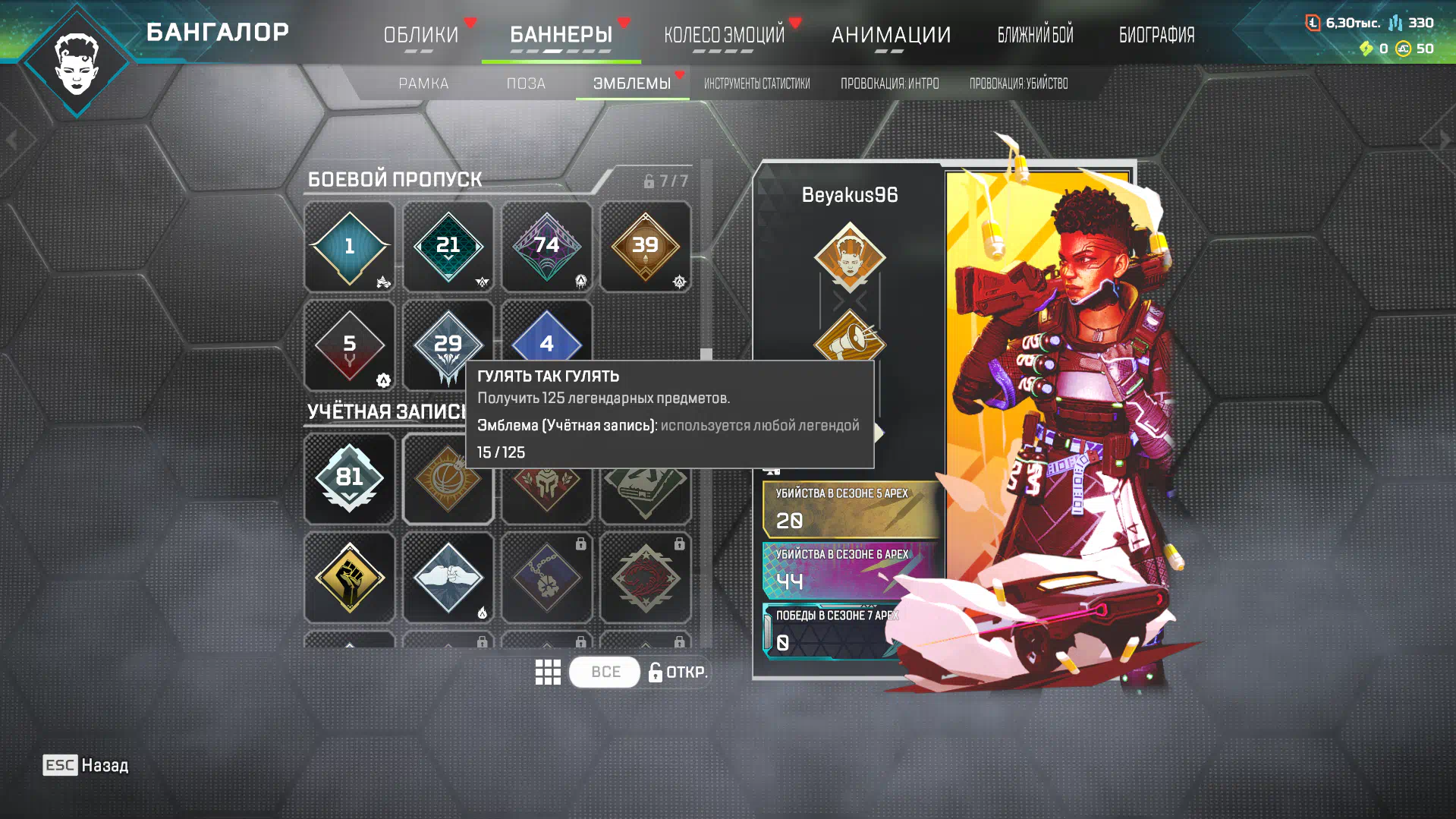
Task: Filter to unlocked emblems with ОТКР.
Action: 678,672
